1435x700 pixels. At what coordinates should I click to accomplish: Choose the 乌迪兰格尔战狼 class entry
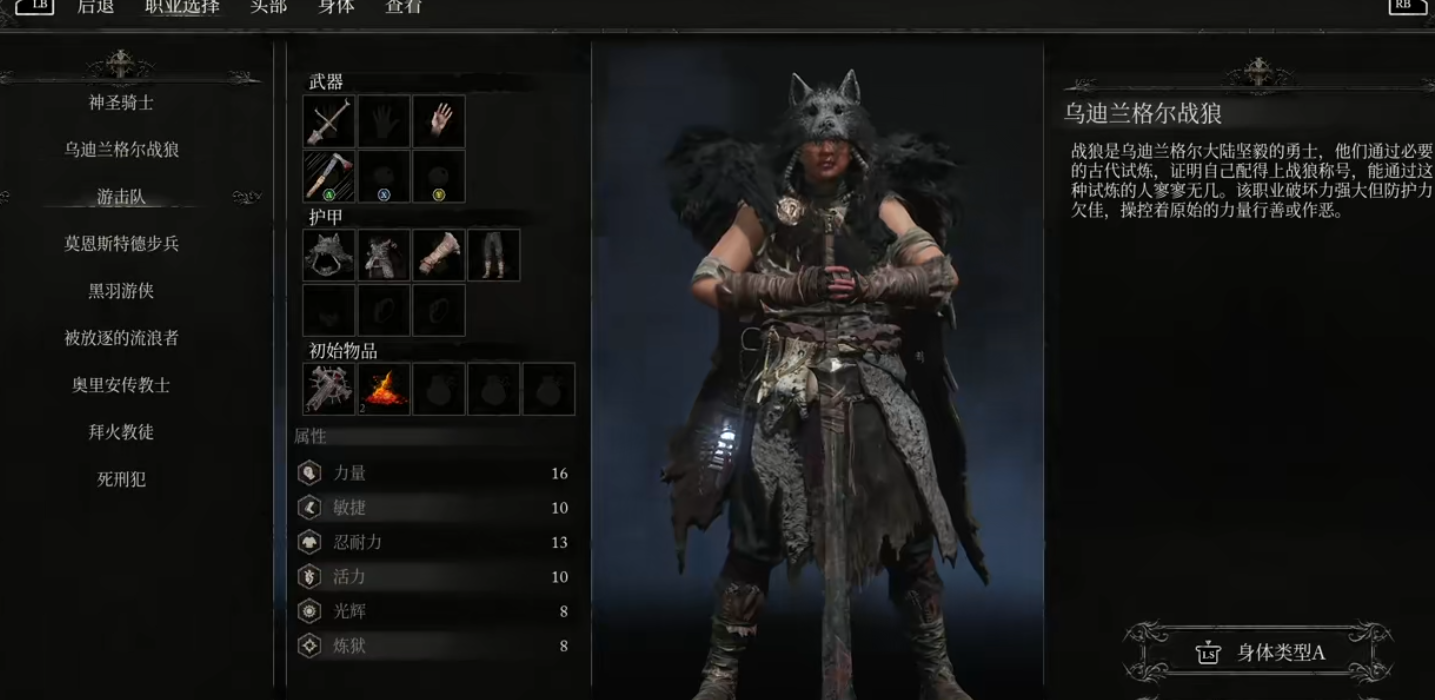(x=121, y=150)
